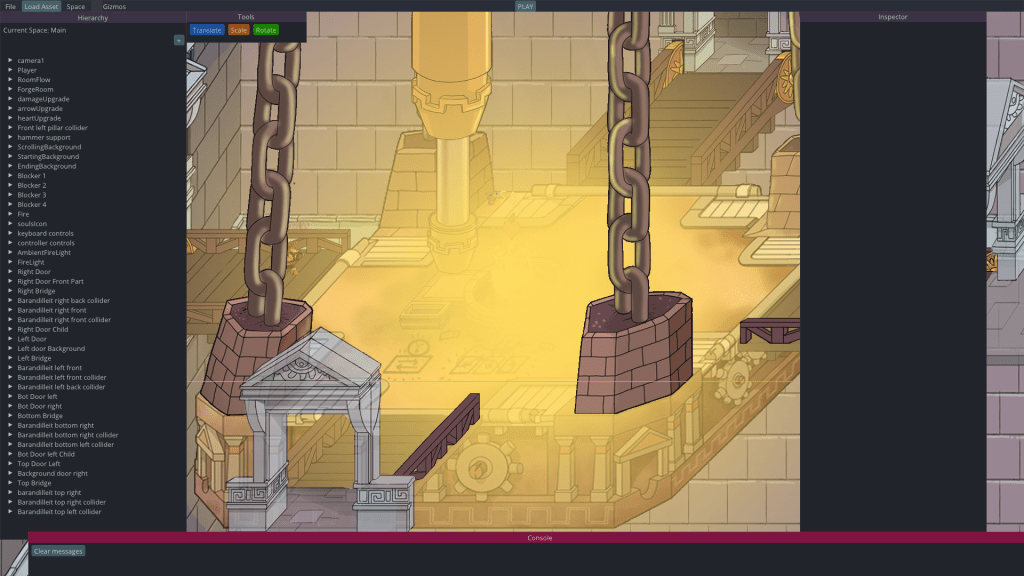This screenshot has height=576, width=1024.
Task: Activate the Scale tool
Action: pyautogui.click(x=238, y=30)
